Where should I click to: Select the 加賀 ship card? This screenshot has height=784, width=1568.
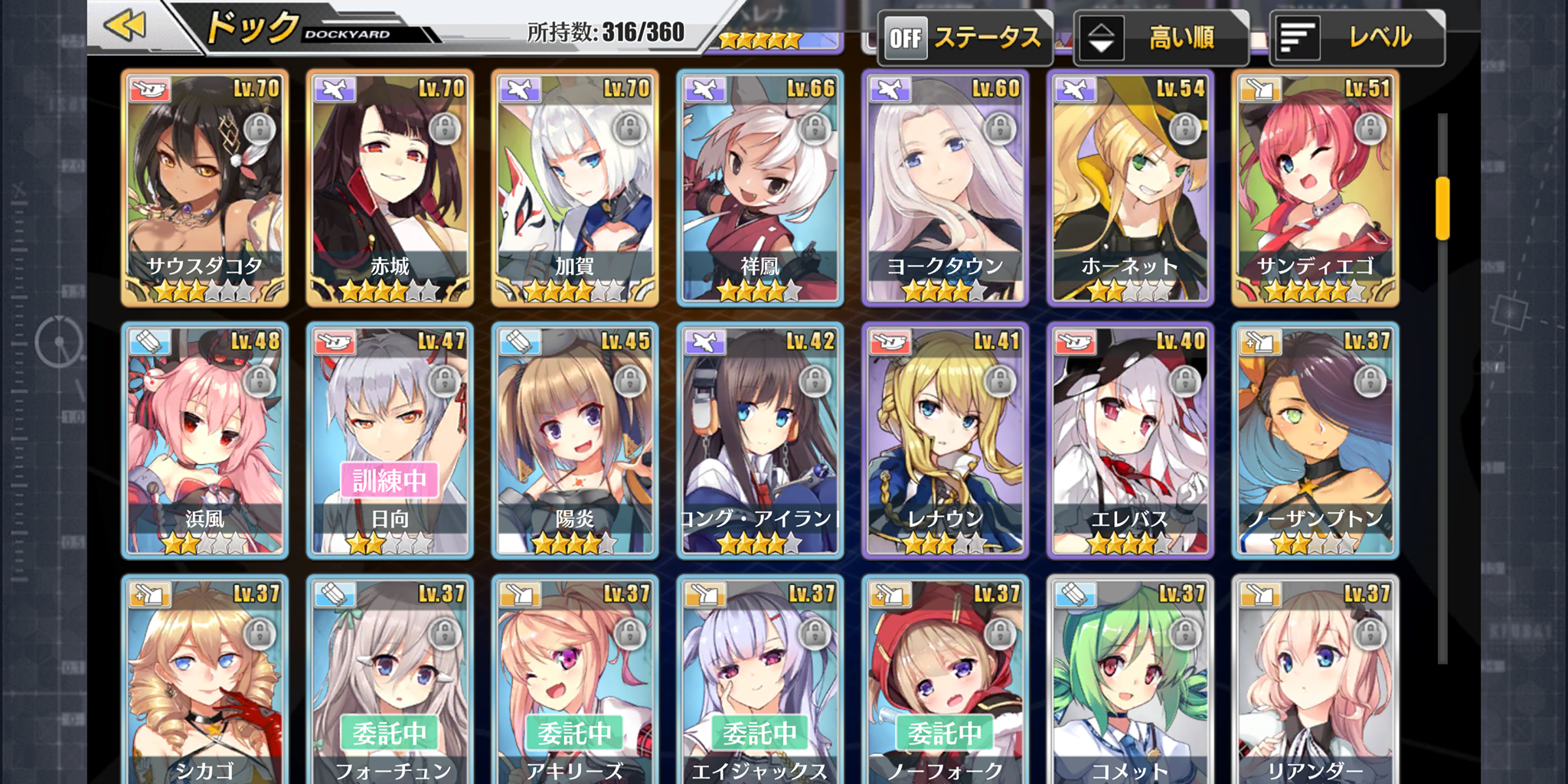click(x=575, y=188)
